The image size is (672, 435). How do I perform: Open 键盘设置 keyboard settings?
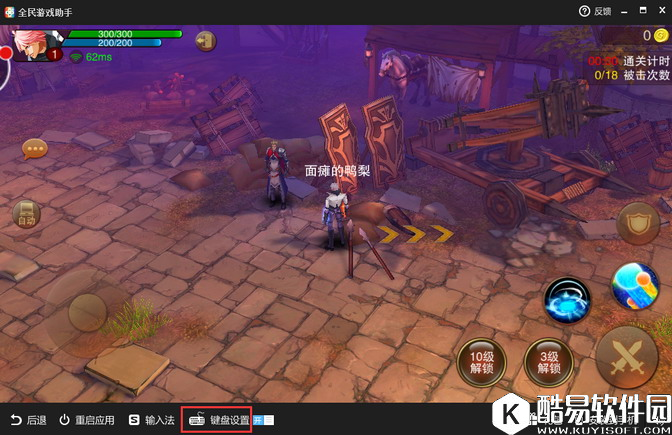pyautogui.click(x=221, y=420)
